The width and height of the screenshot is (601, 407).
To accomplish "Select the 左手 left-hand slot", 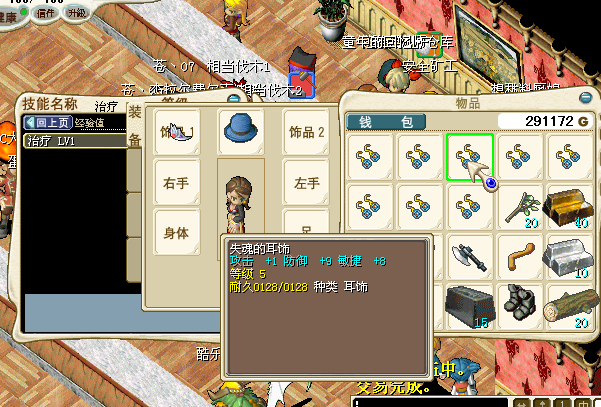I will [307, 184].
